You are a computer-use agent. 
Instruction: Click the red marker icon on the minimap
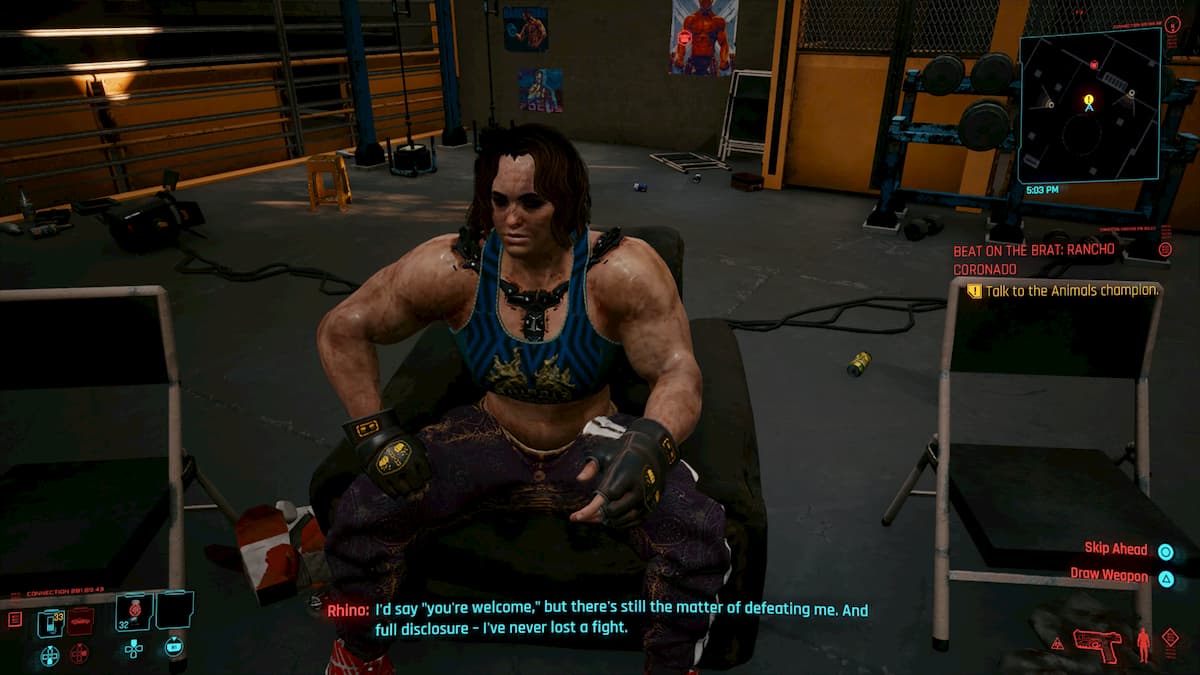(x=1093, y=65)
